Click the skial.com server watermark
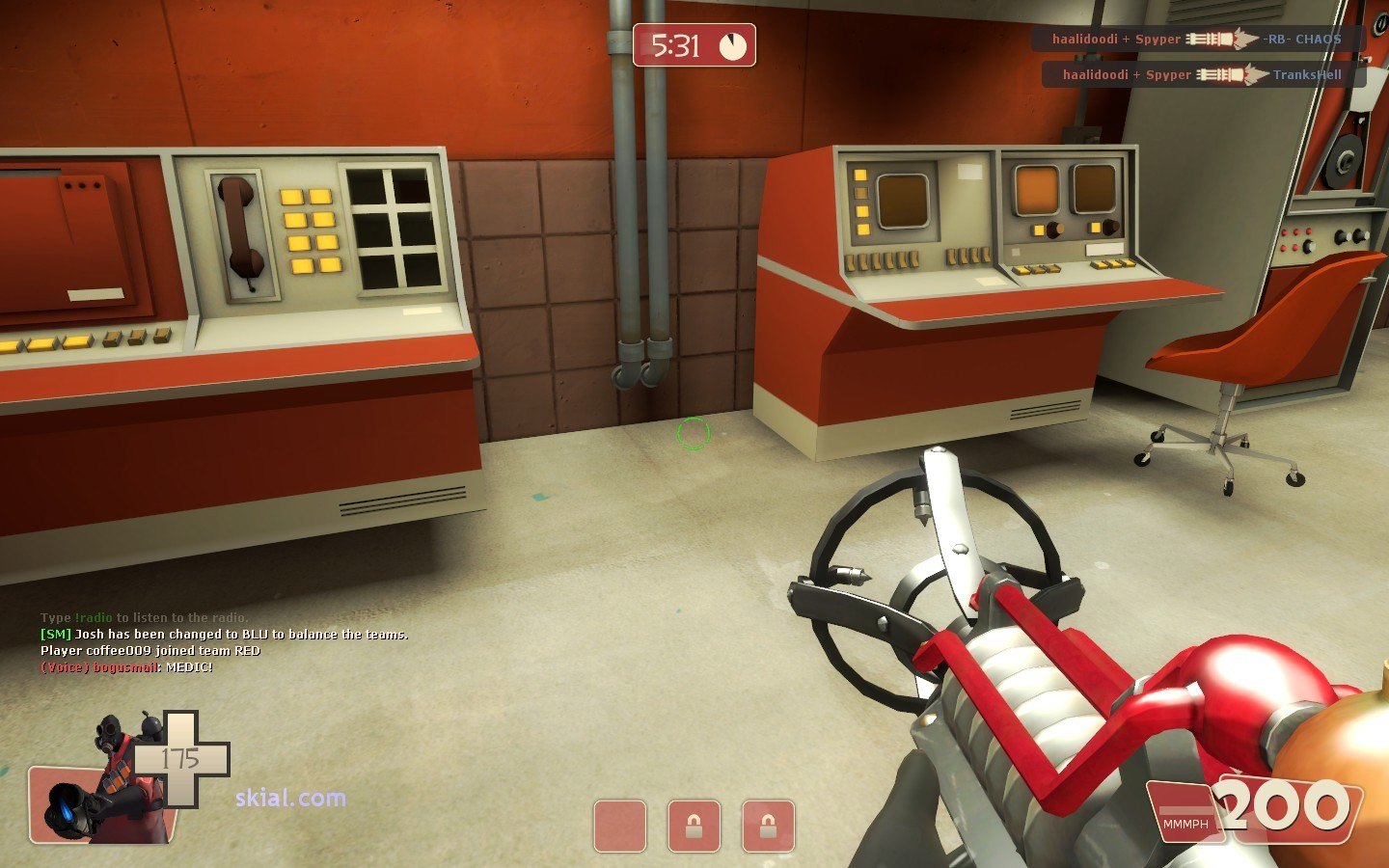 290,798
